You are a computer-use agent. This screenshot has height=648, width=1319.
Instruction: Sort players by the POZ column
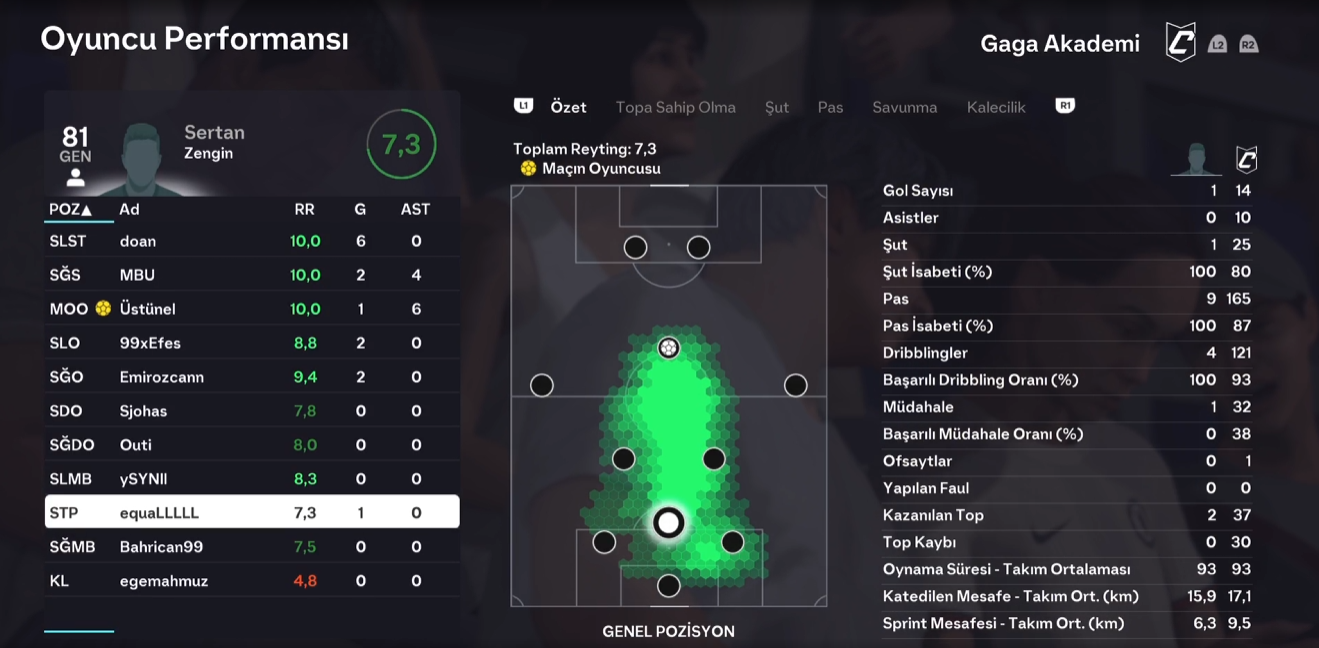coord(70,209)
